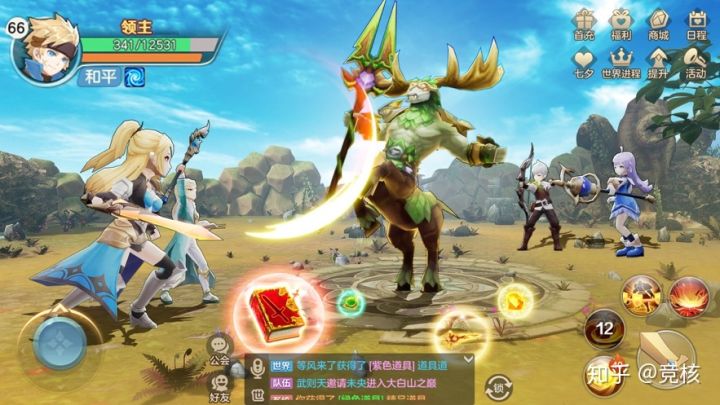720x405 pixels.
Task: Tap the virtual movement joystick
Action: 58,345
